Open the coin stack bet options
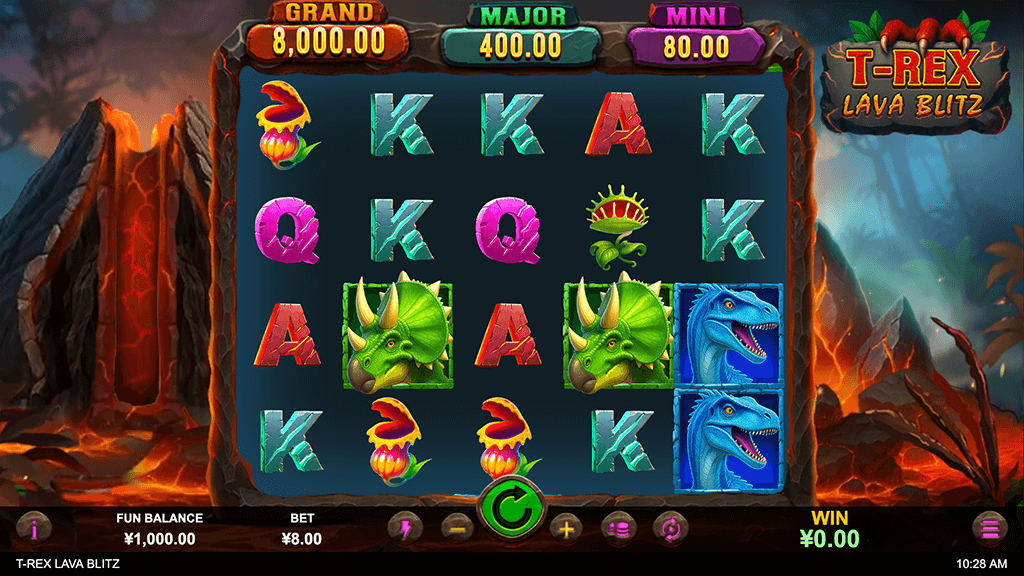Screen dimensions: 1024x576 pyautogui.click(x=617, y=527)
